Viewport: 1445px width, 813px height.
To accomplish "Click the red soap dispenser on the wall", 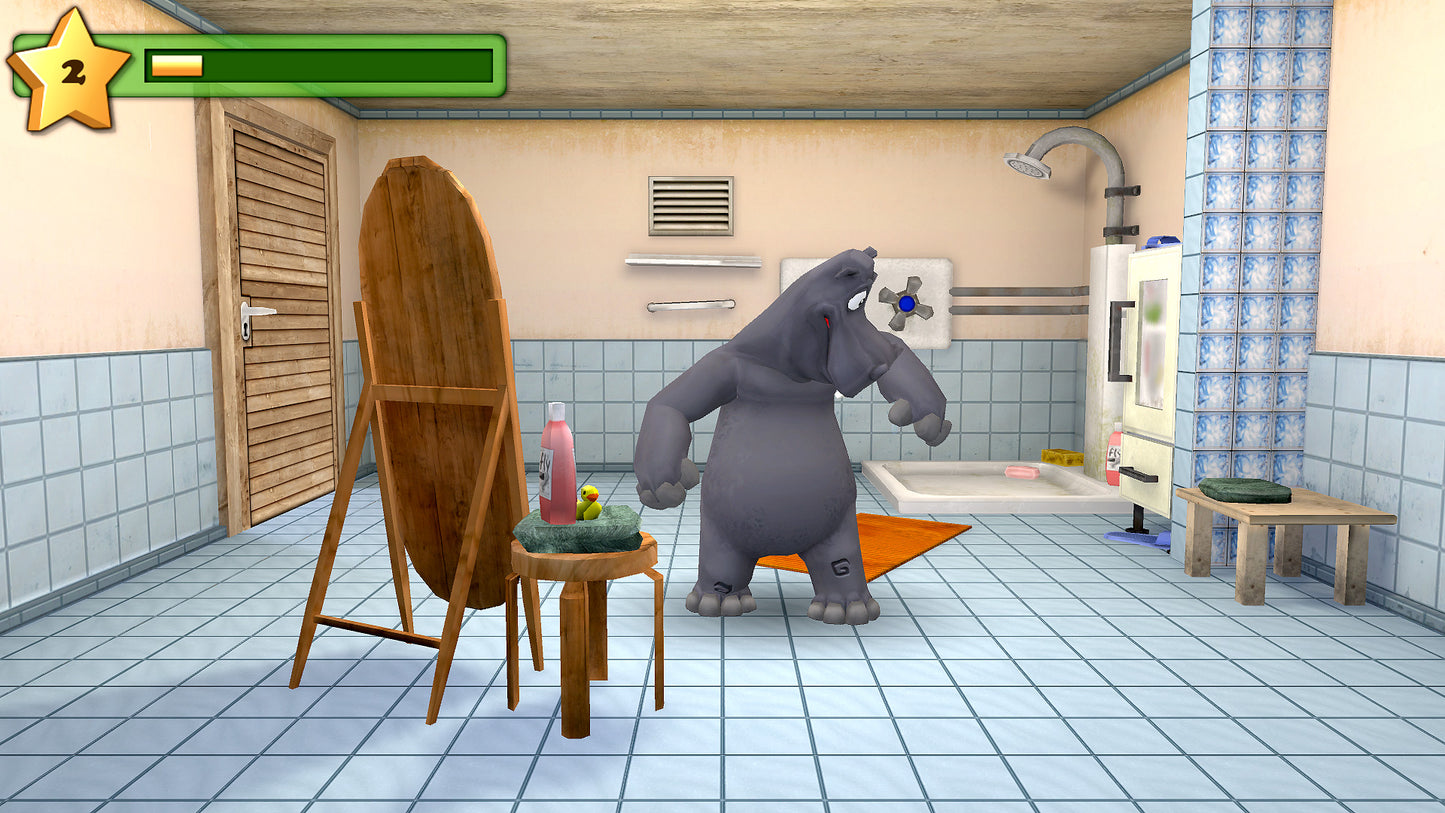I will coord(1113,458).
